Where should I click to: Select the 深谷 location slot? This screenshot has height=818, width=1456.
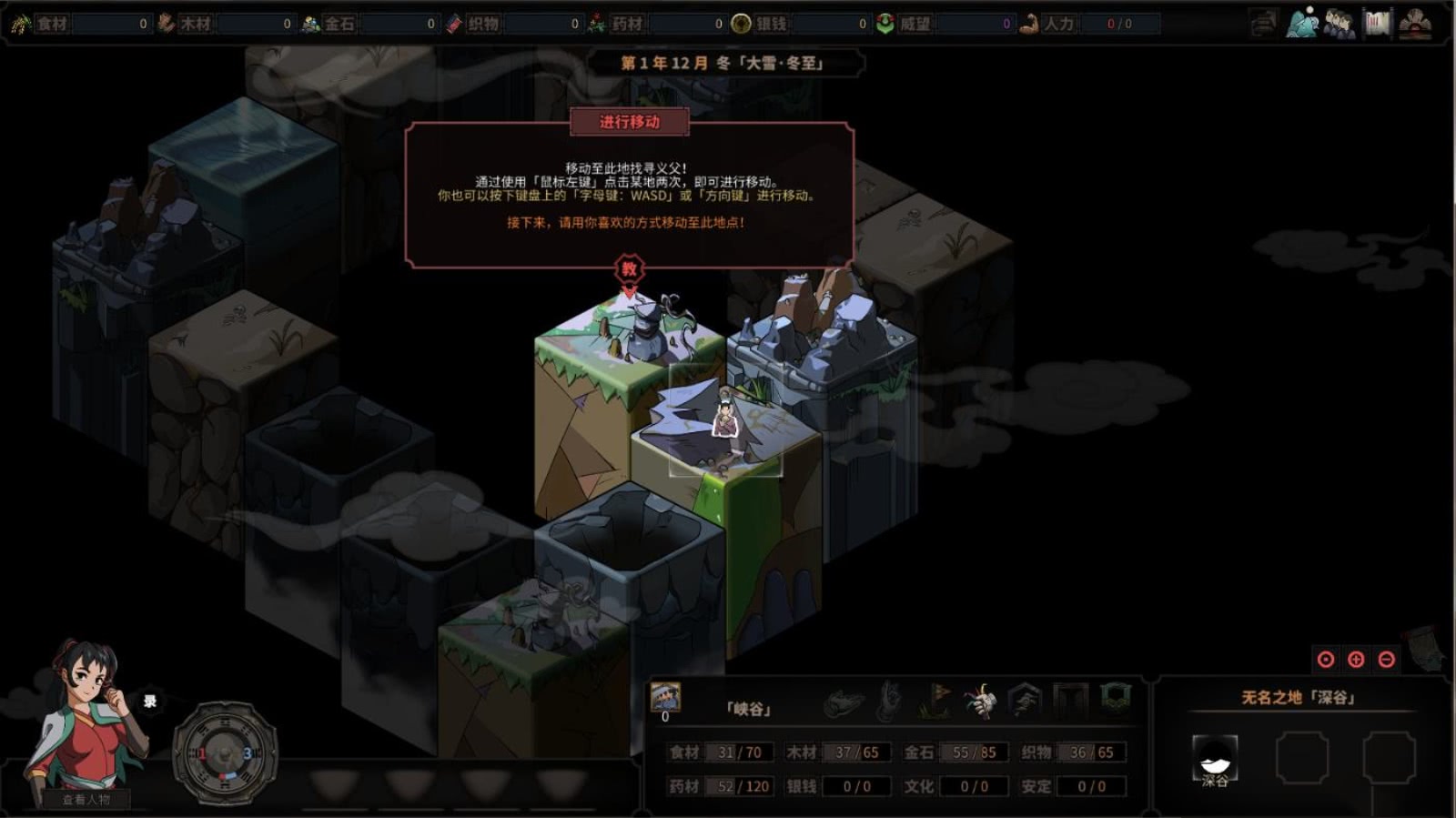[x=1215, y=757]
